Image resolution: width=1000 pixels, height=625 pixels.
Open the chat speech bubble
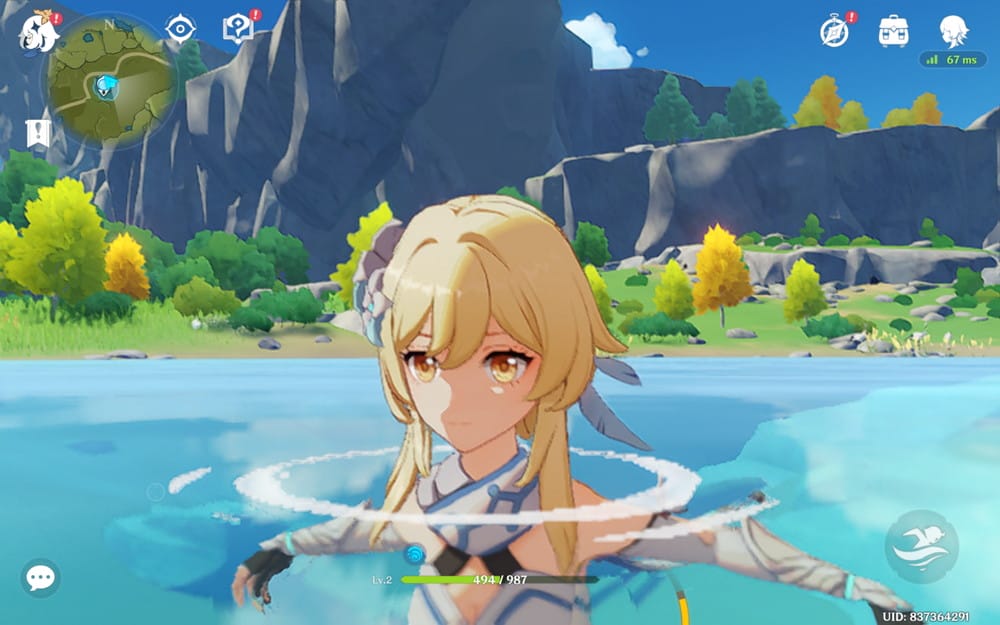pyautogui.click(x=40, y=578)
